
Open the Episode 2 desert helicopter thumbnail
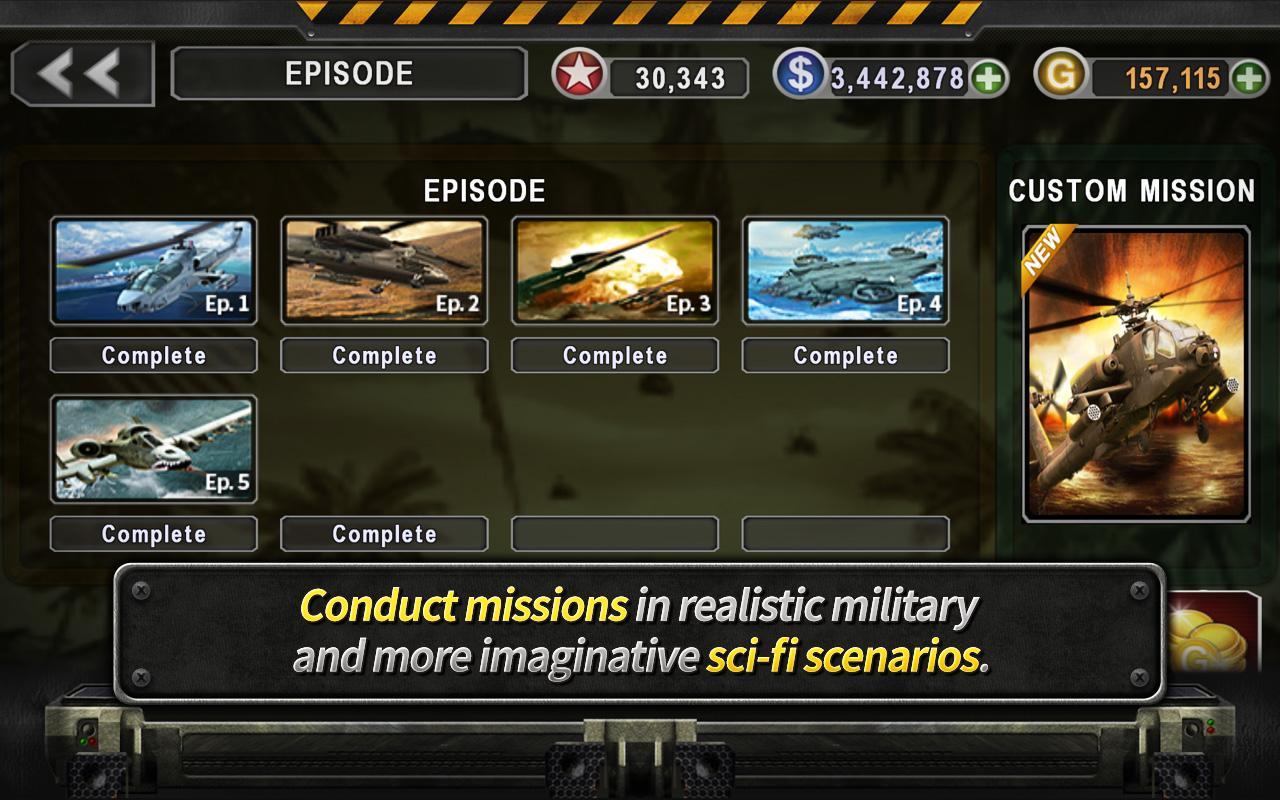(x=383, y=268)
